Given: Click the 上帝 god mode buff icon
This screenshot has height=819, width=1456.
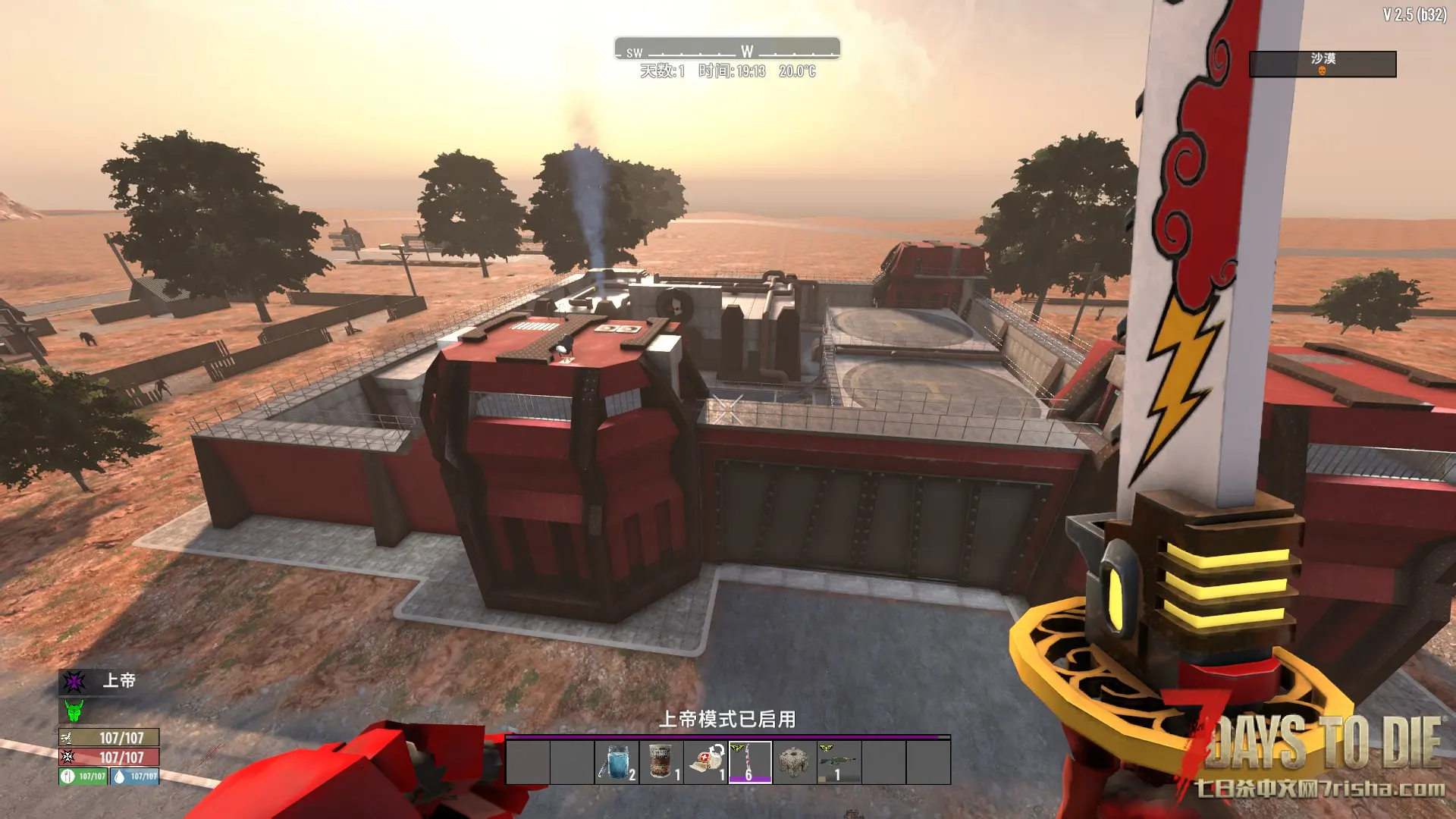Looking at the screenshot, I should (74, 682).
